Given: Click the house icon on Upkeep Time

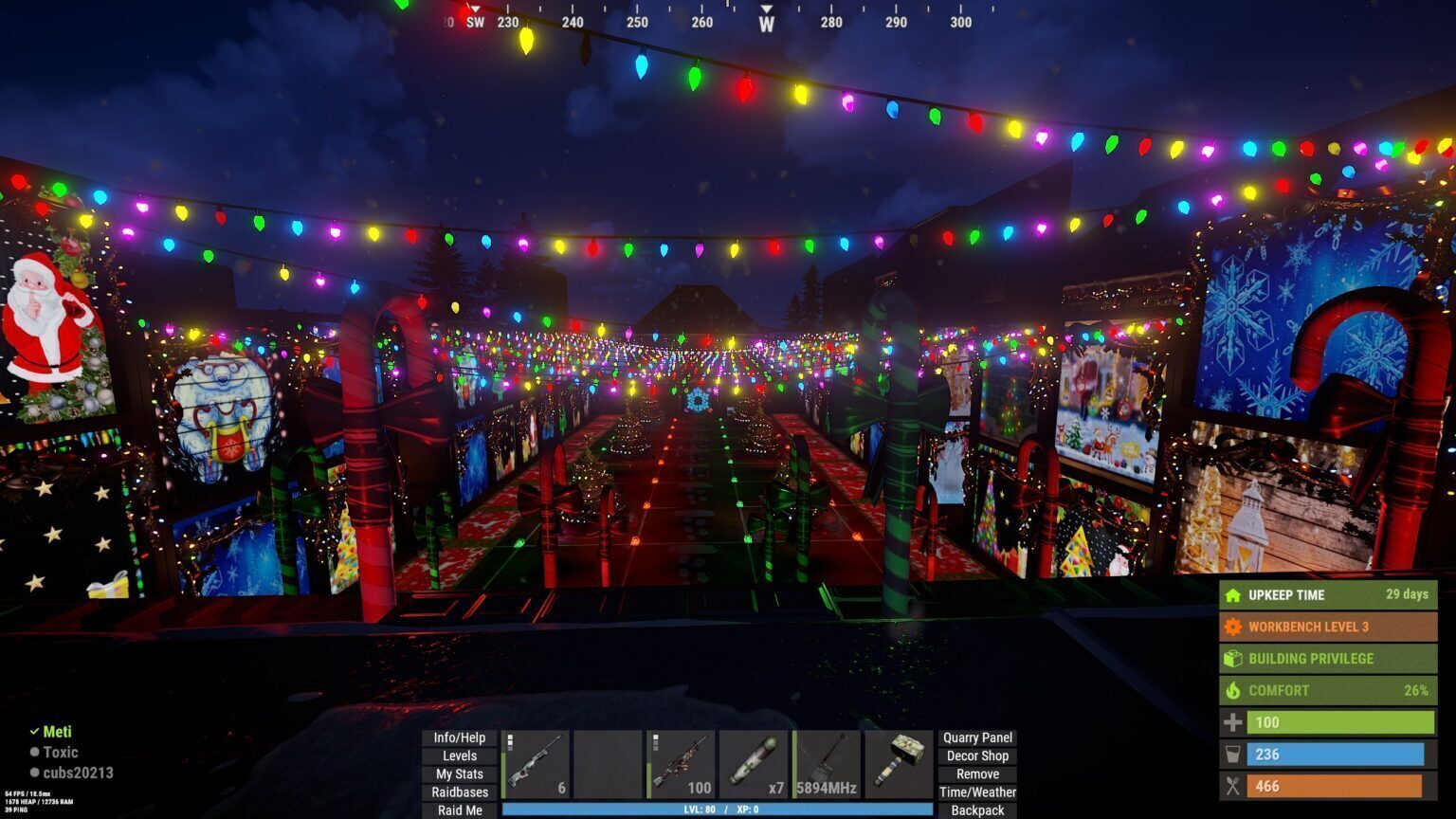Looking at the screenshot, I should [x=1233, y=595].
